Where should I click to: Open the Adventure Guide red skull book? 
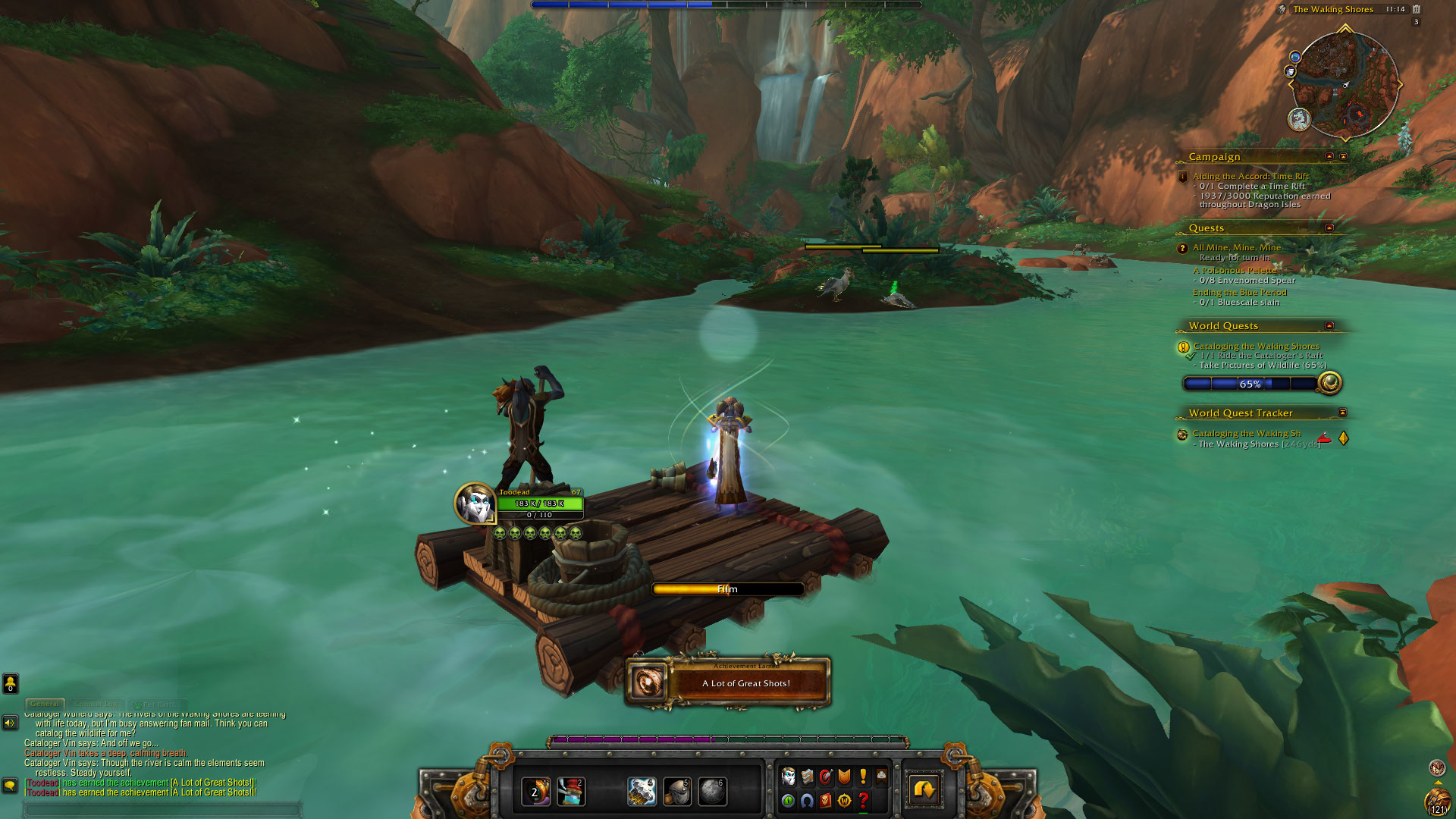point(825,800)
